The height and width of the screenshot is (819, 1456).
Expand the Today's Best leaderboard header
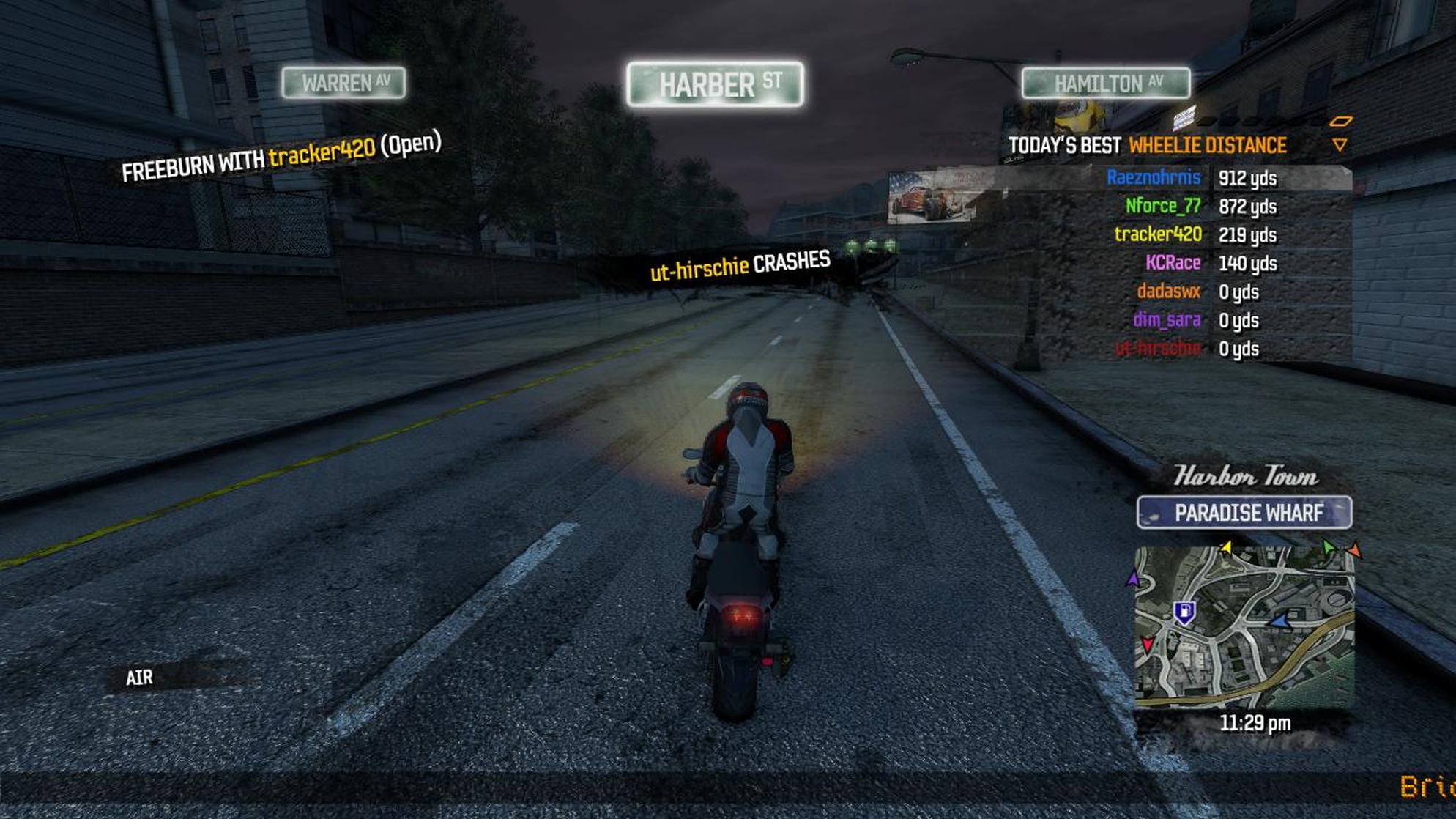(1066, 145)
